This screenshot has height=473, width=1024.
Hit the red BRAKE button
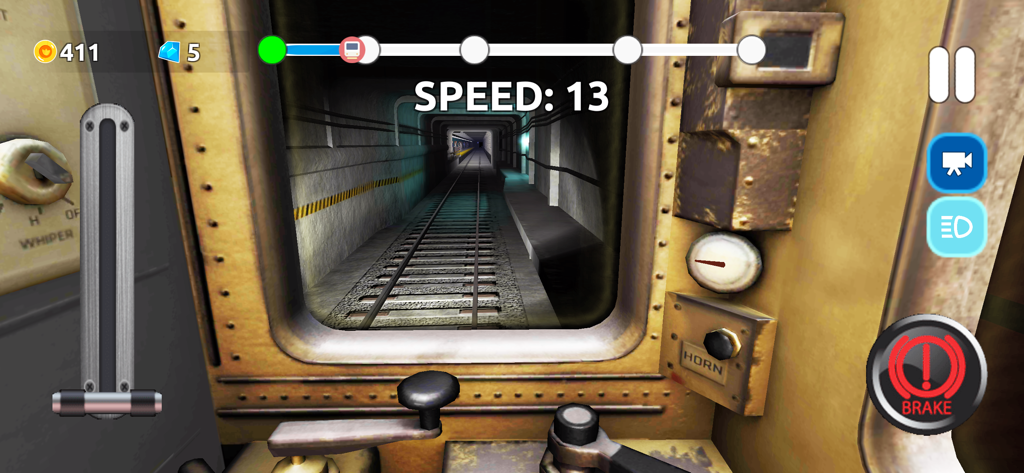pos(926,374)
